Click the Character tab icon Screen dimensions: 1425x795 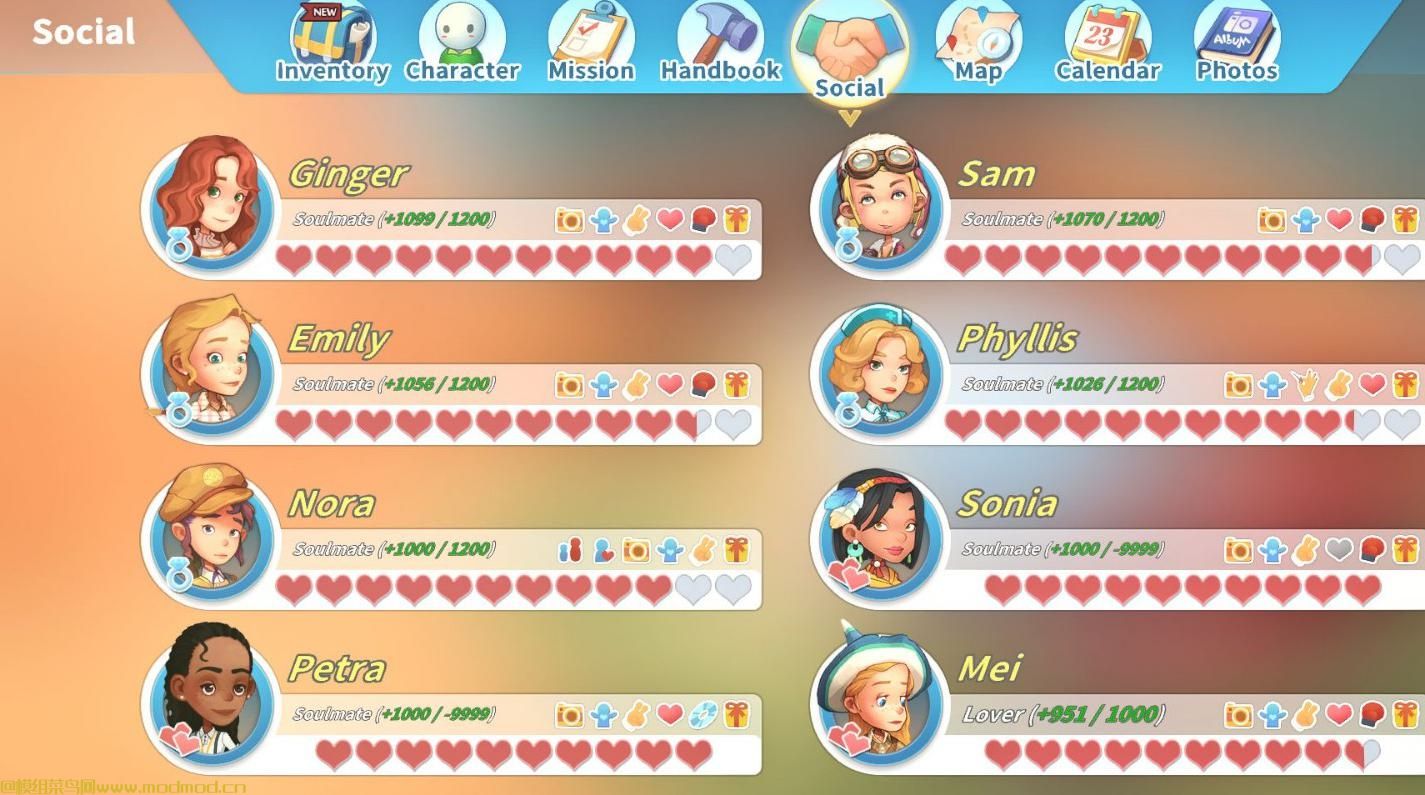(462, 42)
